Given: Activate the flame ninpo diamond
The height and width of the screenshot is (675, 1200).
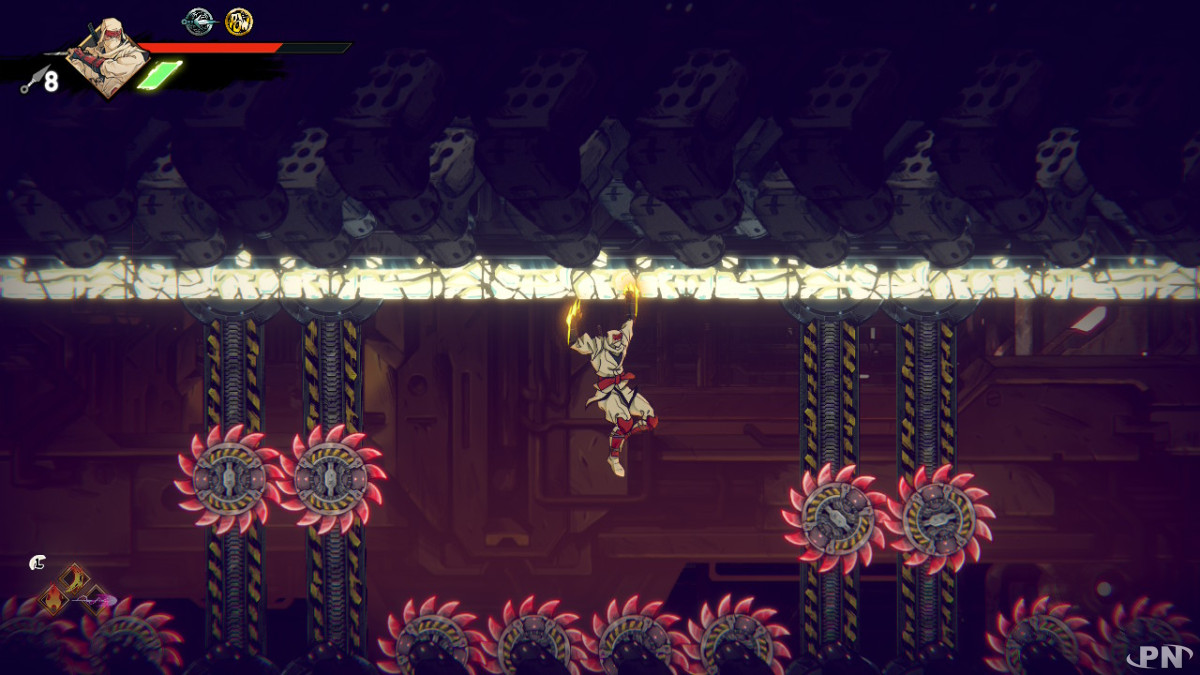Looking at the screenshot, I should point(53,600).
